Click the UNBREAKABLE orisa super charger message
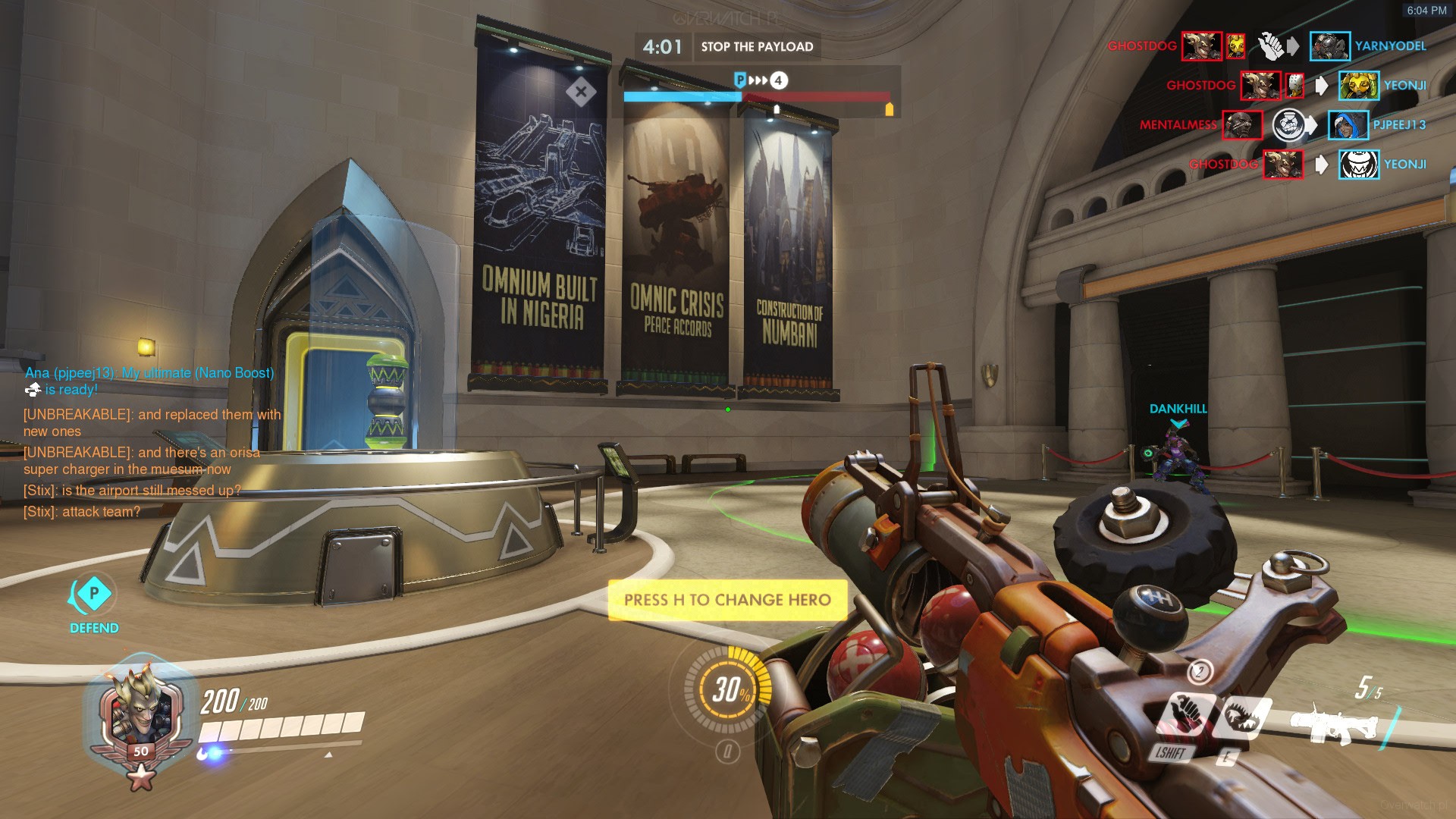This screenshot has height=819, width=1456. pyautogui.click(x=142, y=460)
